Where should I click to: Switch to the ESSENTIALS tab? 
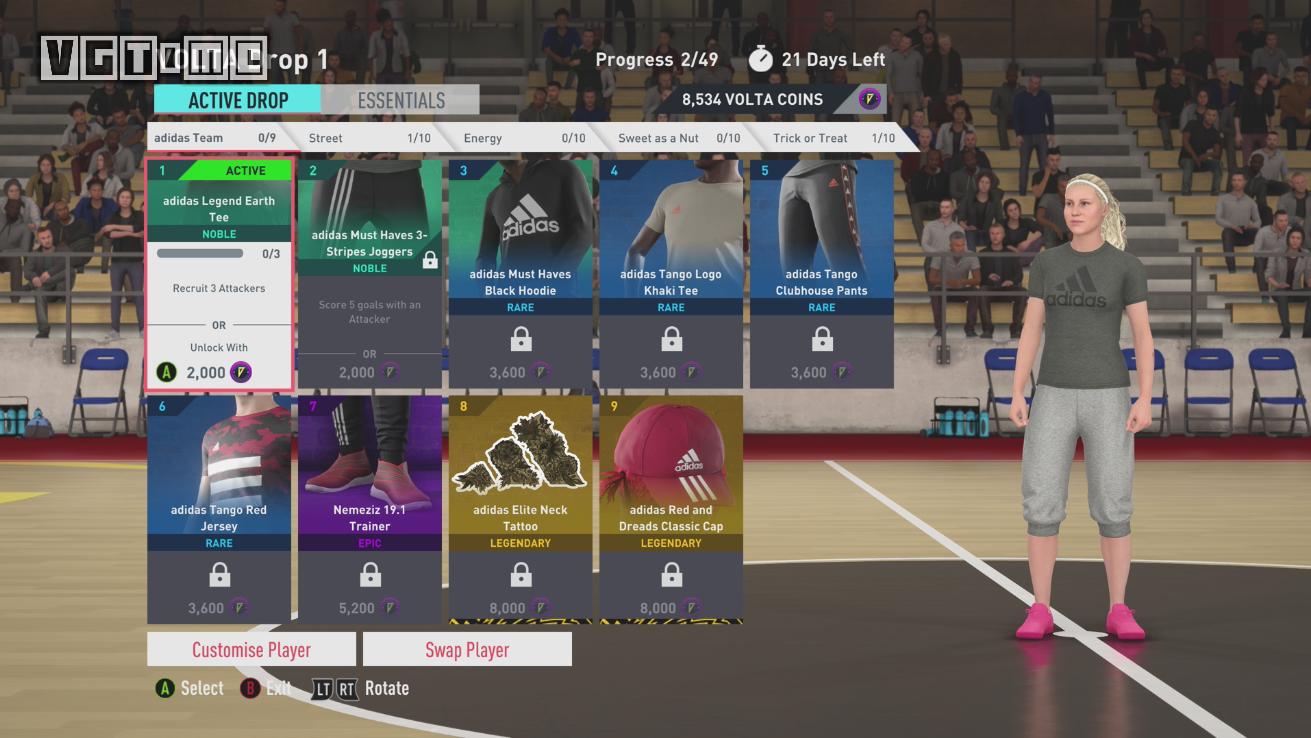pyautogui.click(x=400, y=100)
